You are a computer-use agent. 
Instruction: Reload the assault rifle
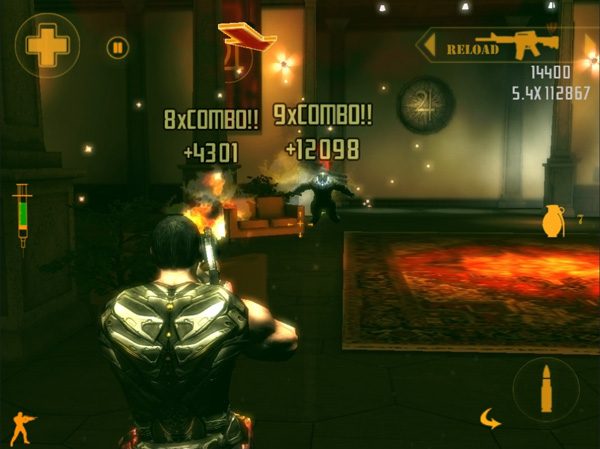[x=497, y=46]
